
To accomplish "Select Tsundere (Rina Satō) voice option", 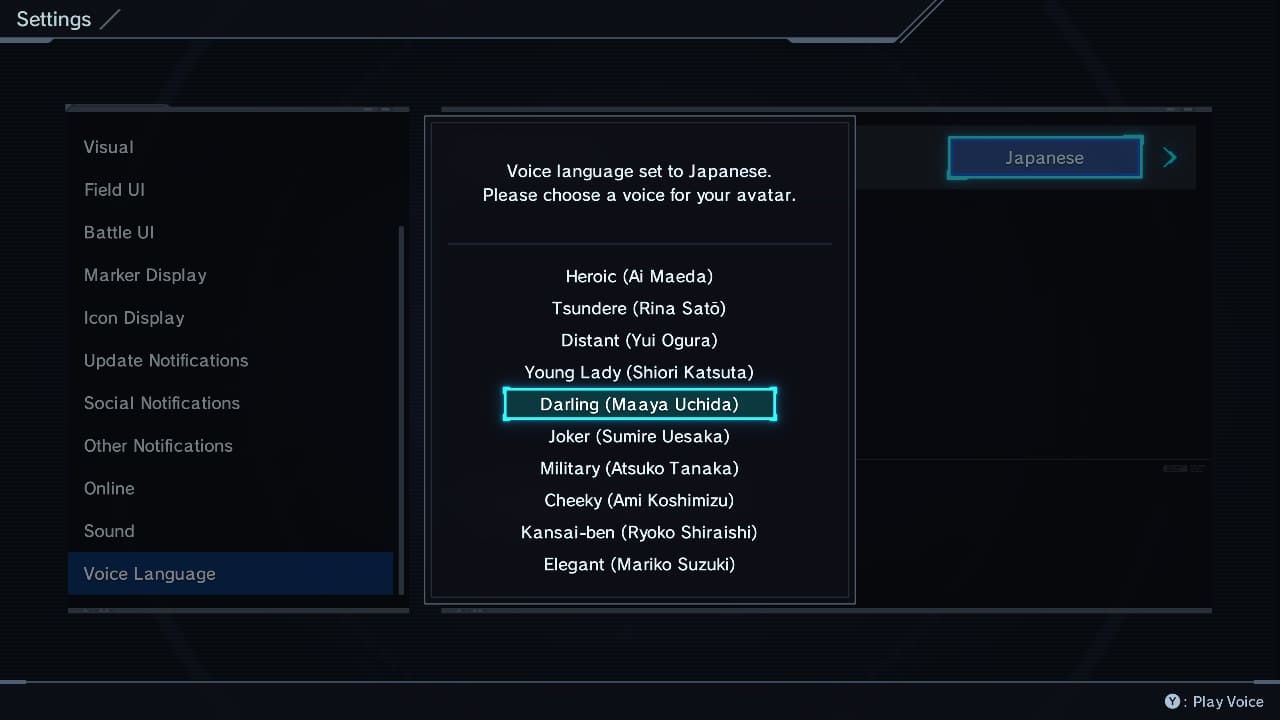I will [x=639, y=308].
